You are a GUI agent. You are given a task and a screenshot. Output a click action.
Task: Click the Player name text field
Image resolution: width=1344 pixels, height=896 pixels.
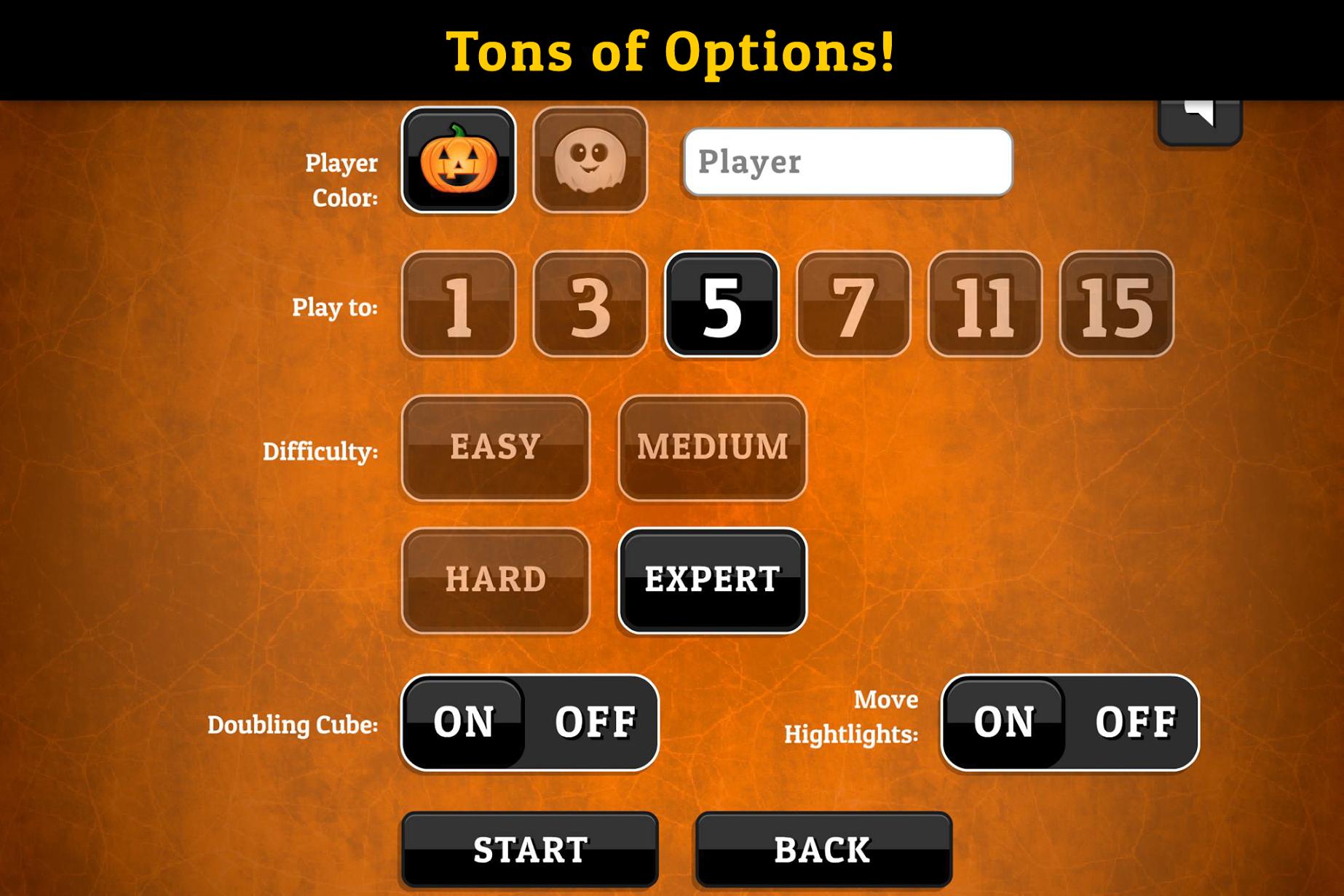(847, 163)
